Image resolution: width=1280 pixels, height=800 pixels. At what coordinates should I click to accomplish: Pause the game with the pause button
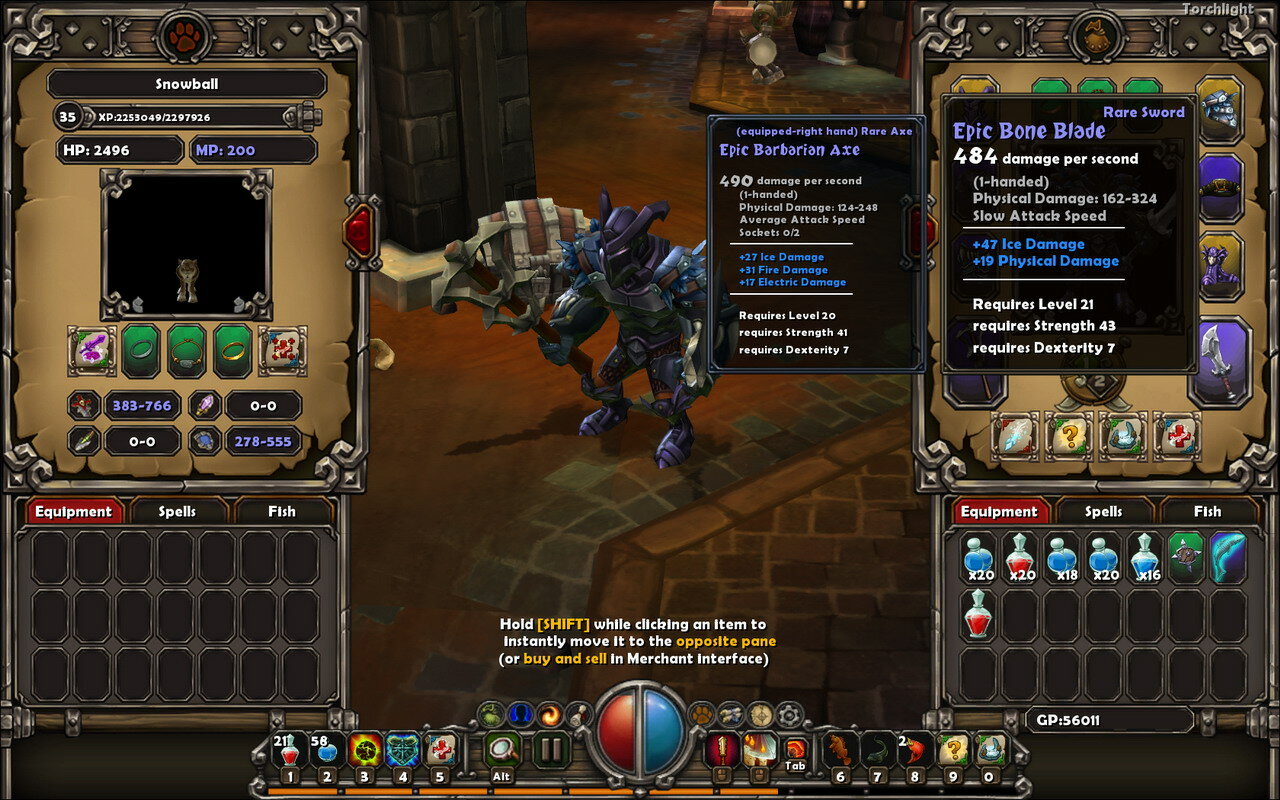coord(550,750)
